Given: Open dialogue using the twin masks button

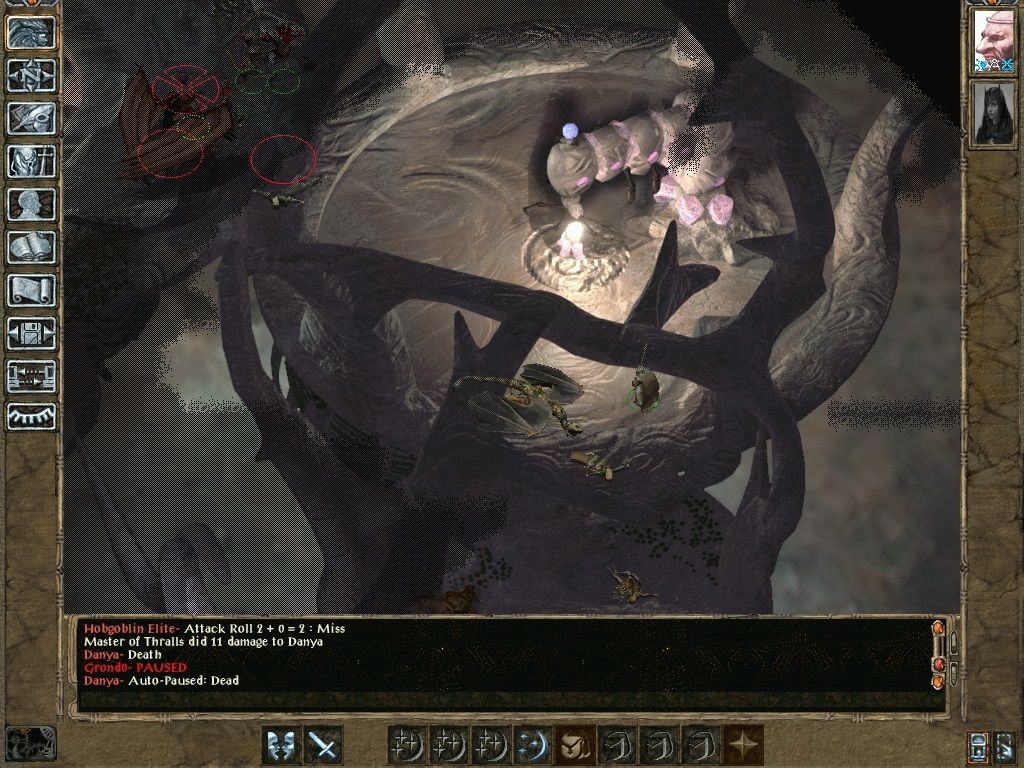Looking at the screenshot, I should tap(281, 745).
